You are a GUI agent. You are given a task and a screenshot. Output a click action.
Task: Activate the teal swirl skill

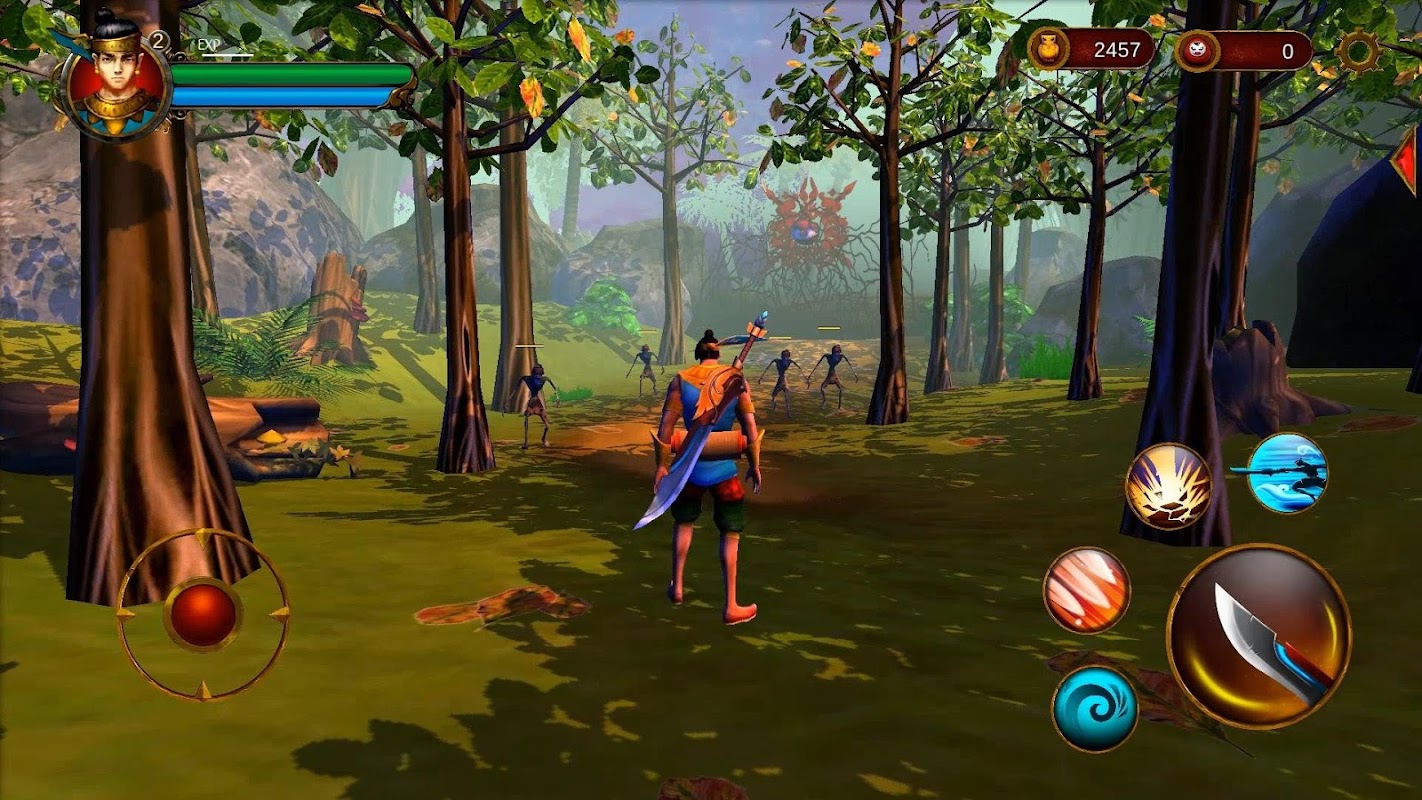pyautogui.click(x=1095, y=708)
